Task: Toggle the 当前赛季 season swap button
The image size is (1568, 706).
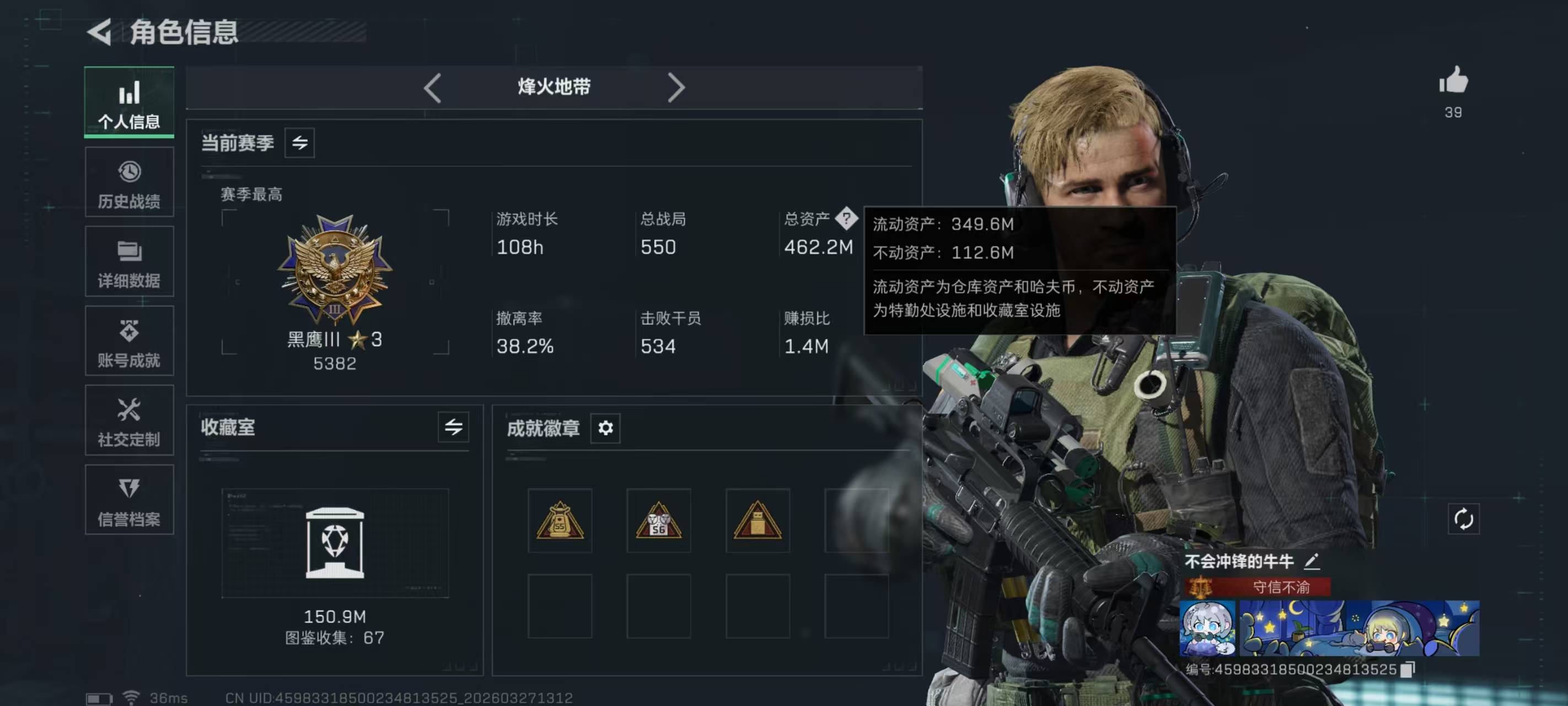Action: pyautogui.click(x=299, y=143)
